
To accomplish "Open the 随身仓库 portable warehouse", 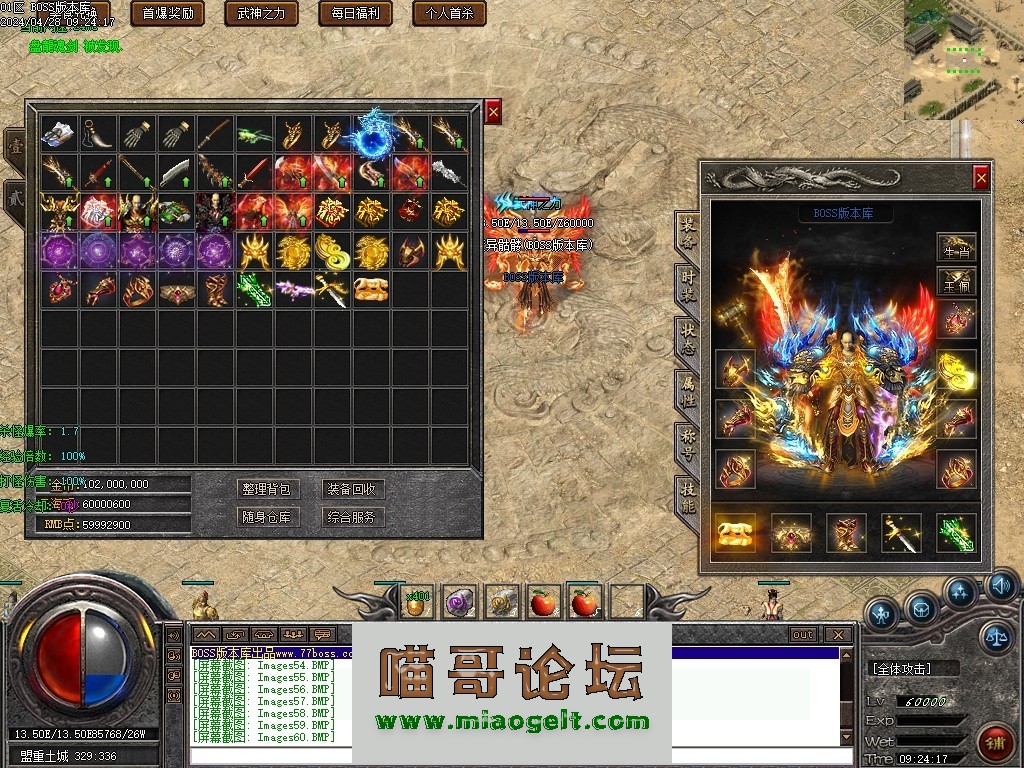I will [x=267, y=517].
